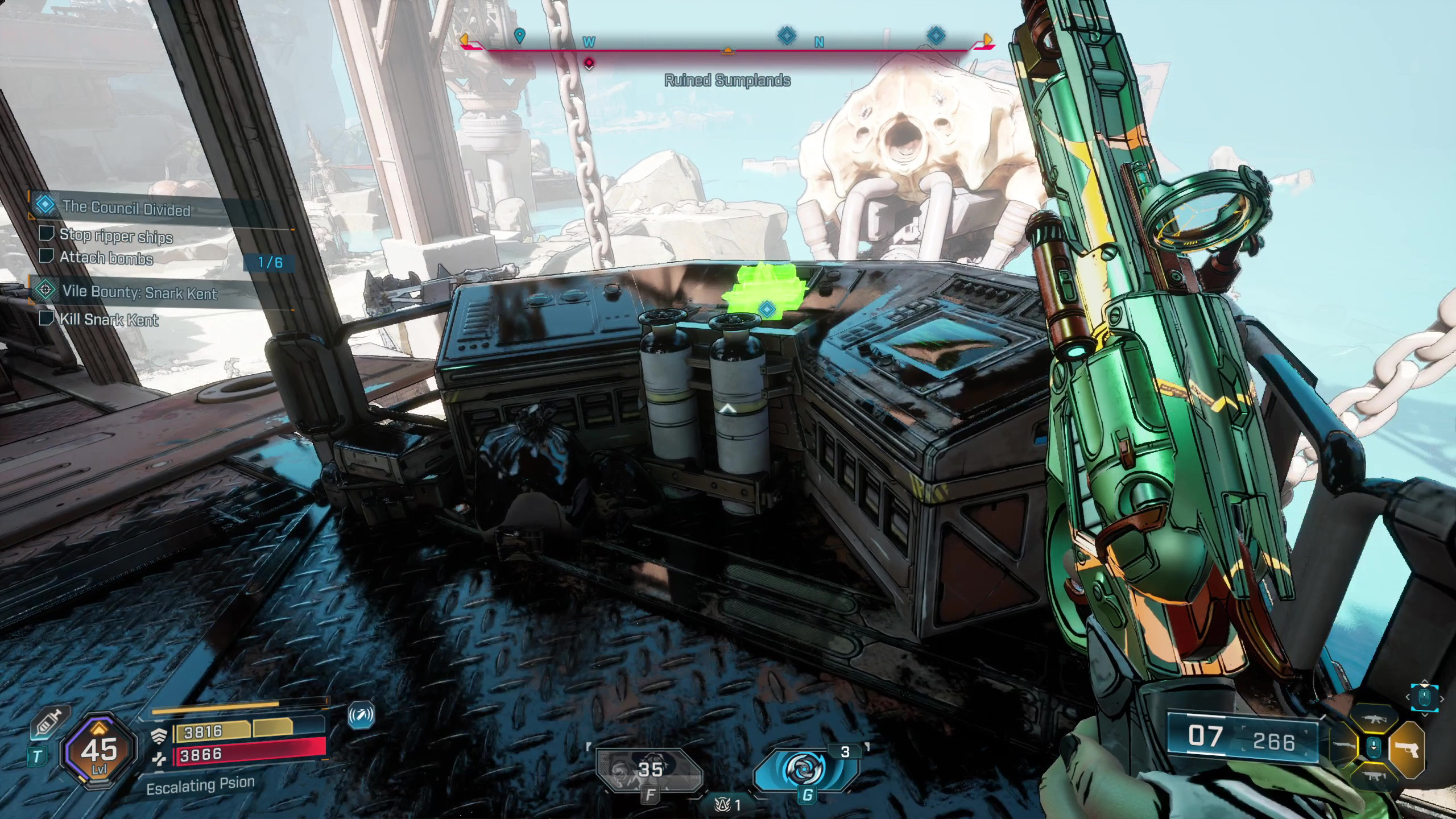Open the level 45 character badge

pyautogui.click(x=100, y=752)
